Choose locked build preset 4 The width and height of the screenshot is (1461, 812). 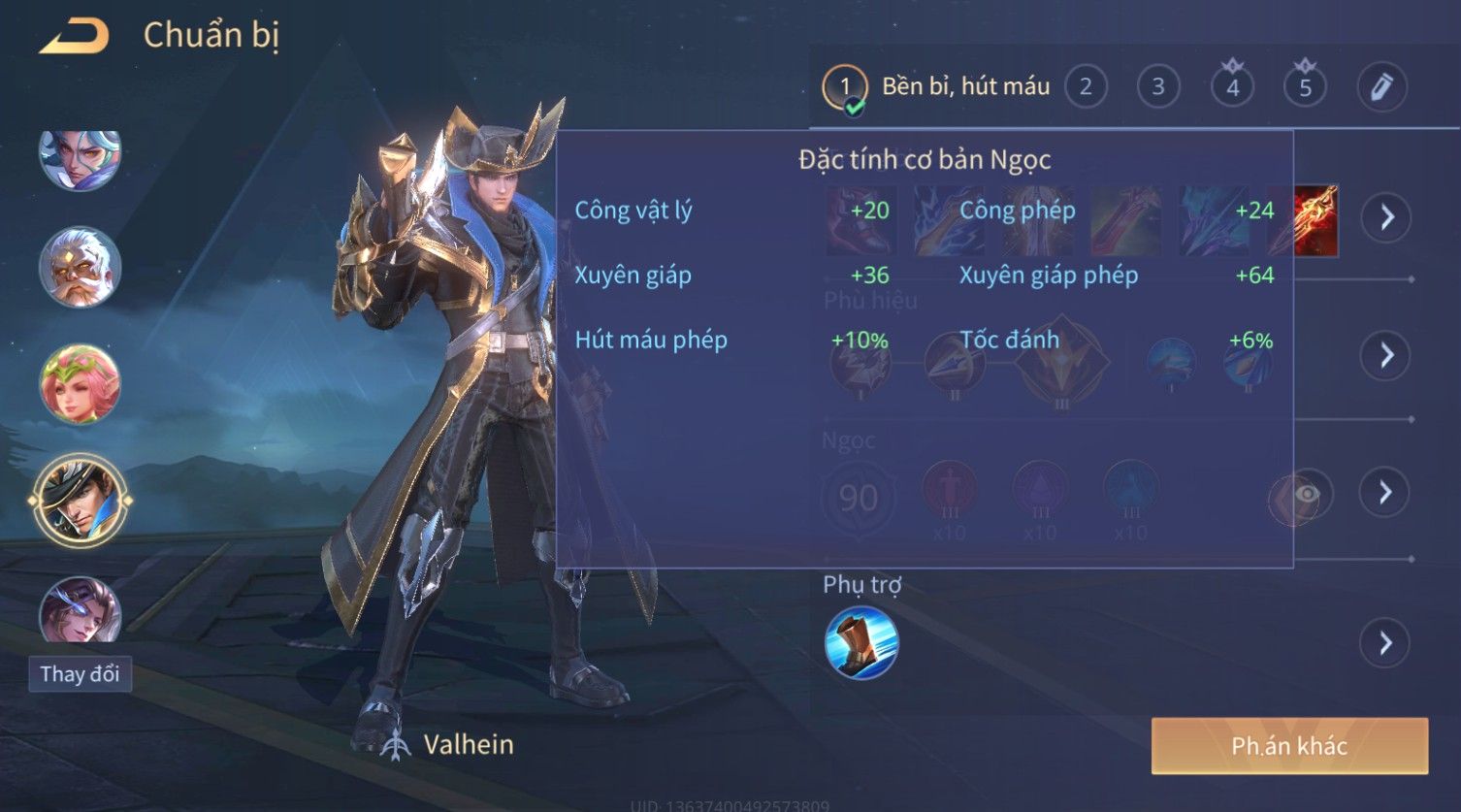(x=1232, y=87)
